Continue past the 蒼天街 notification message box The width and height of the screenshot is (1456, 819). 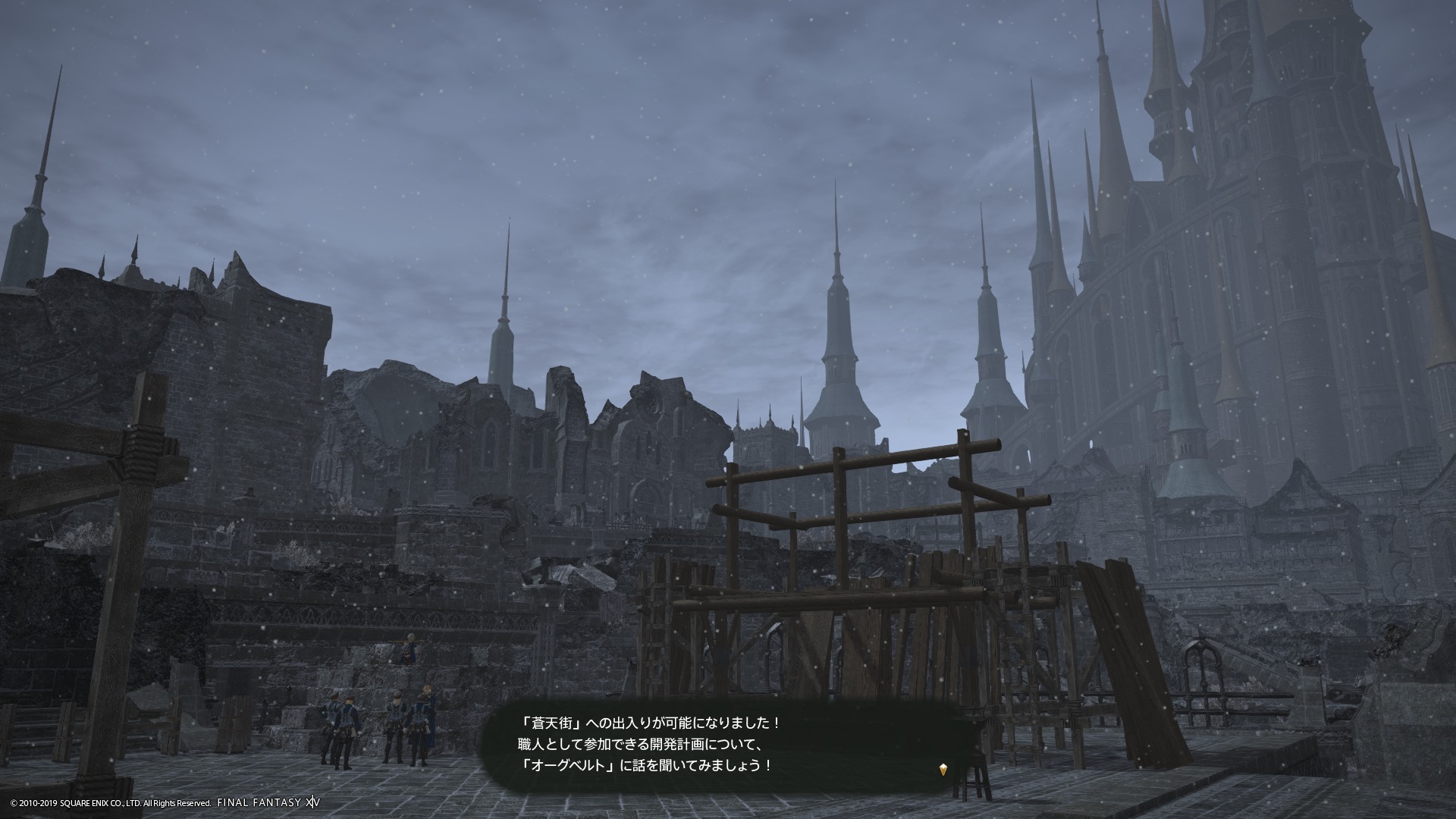[x=720, y=744]
